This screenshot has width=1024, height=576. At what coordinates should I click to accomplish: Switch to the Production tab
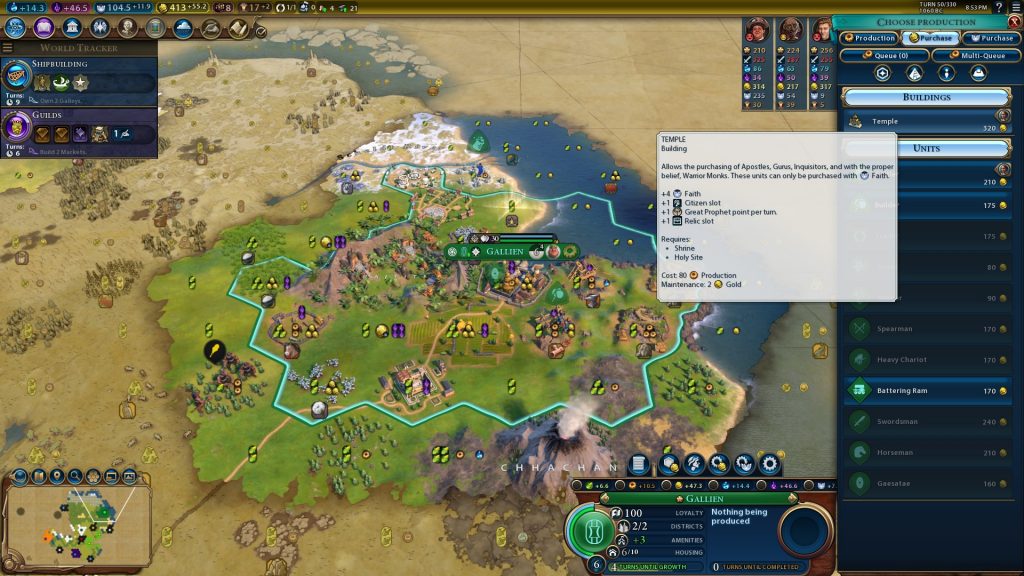tap(869, 38)
